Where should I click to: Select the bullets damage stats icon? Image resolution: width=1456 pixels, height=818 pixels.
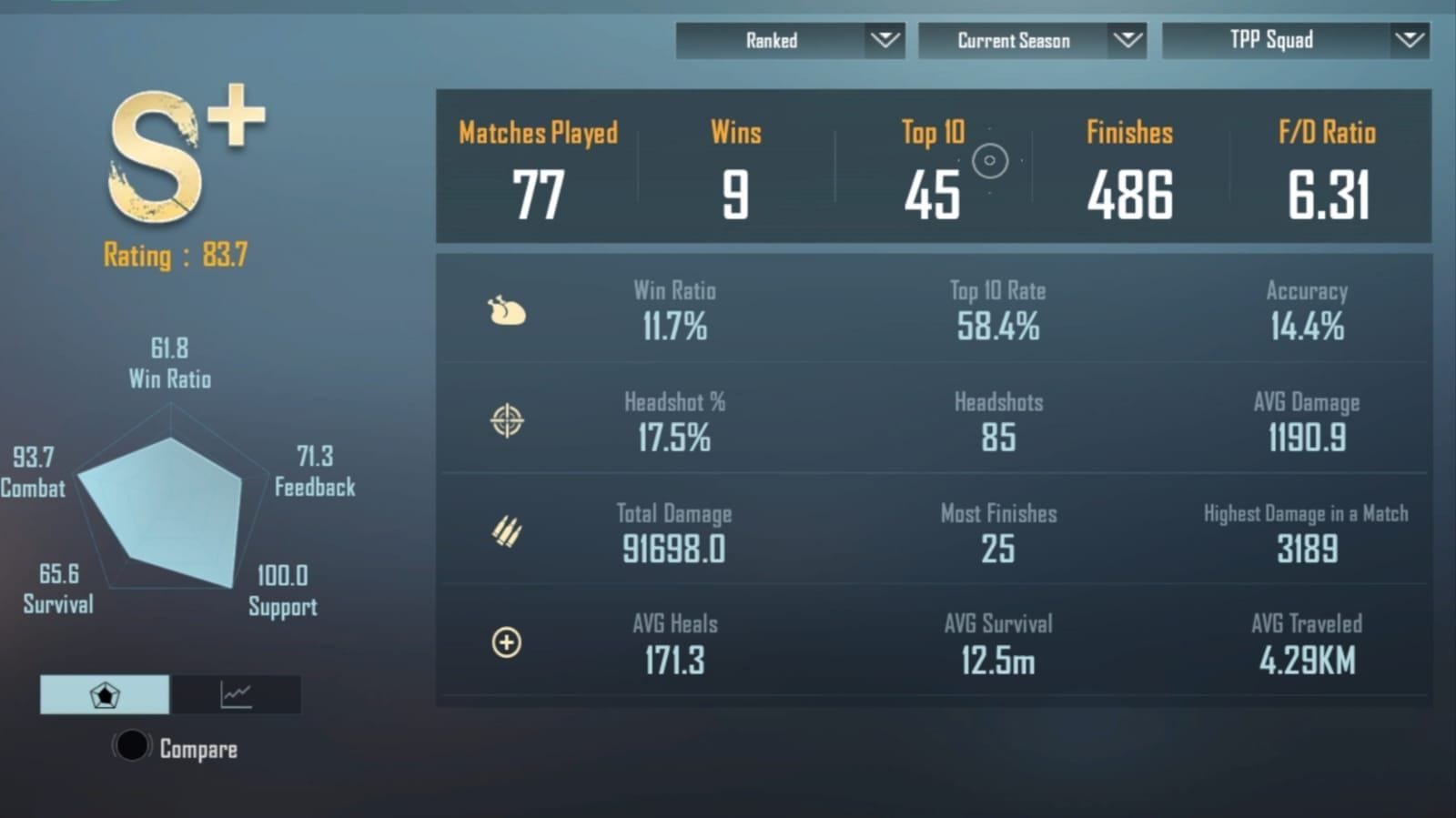point(507,531)
